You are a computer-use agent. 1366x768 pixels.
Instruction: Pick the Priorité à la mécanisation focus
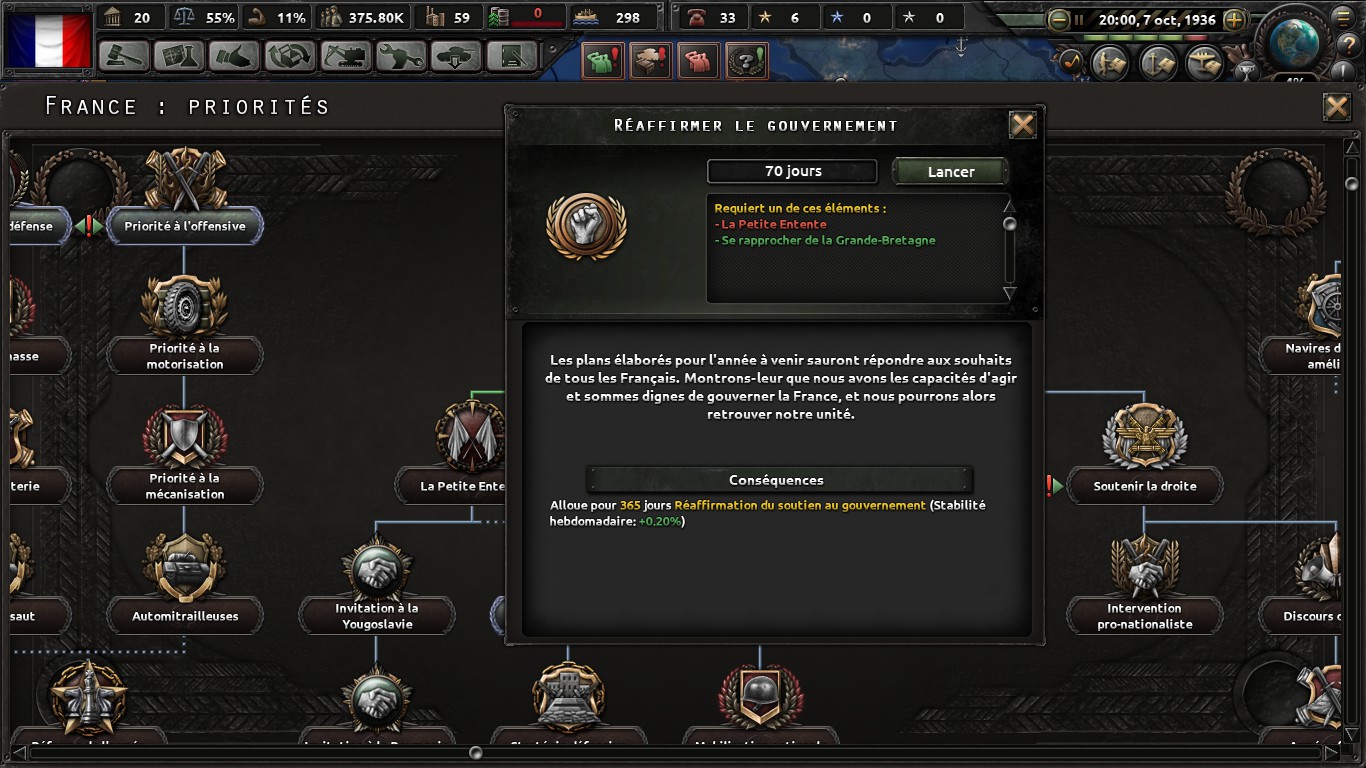[184, 485]
